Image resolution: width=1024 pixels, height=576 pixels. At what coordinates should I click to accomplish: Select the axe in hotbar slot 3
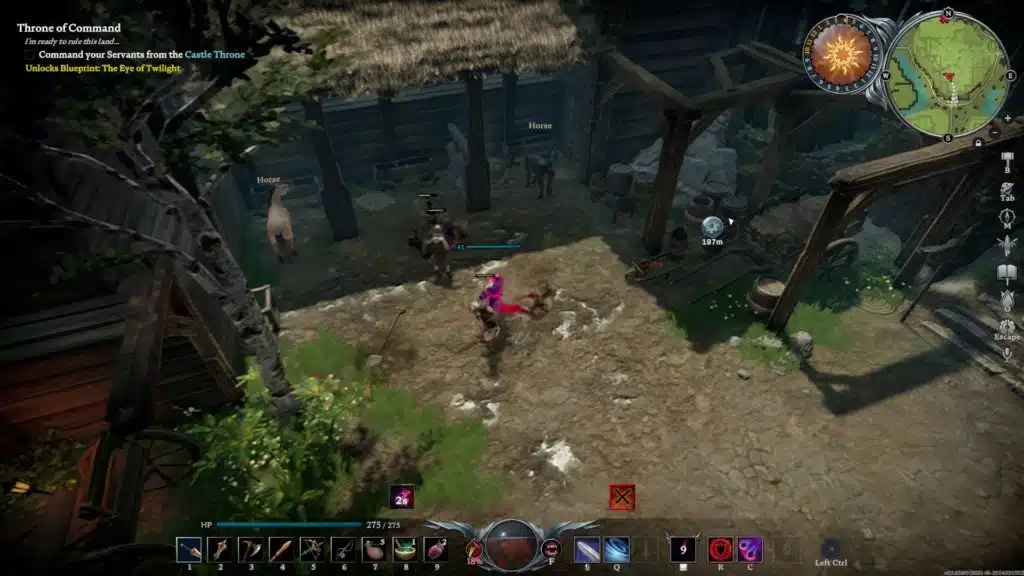250,549
